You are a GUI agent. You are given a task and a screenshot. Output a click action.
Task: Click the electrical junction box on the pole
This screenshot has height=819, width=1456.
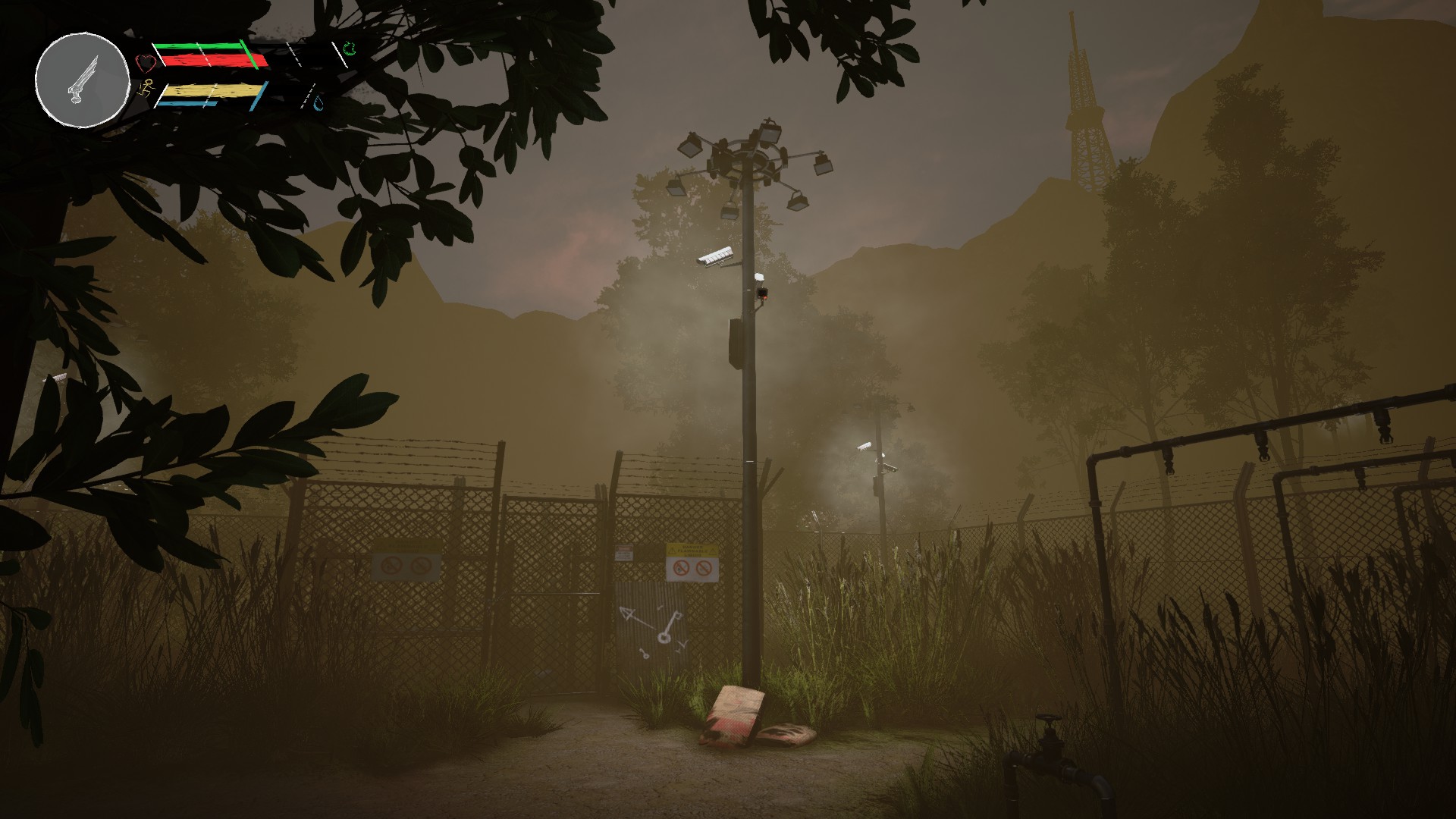click(736, 341)
